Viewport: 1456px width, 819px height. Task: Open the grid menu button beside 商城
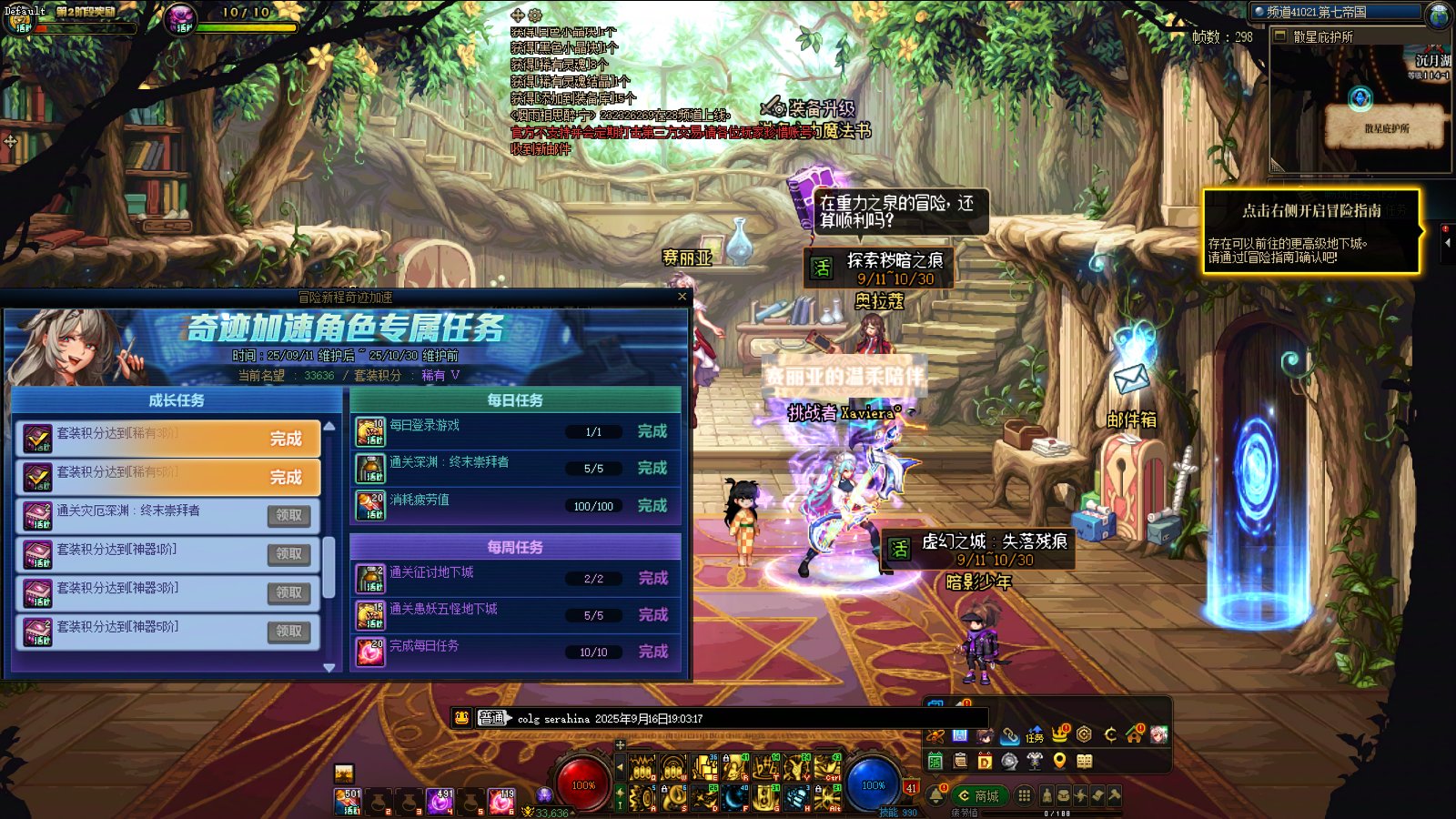[1024, 796]
